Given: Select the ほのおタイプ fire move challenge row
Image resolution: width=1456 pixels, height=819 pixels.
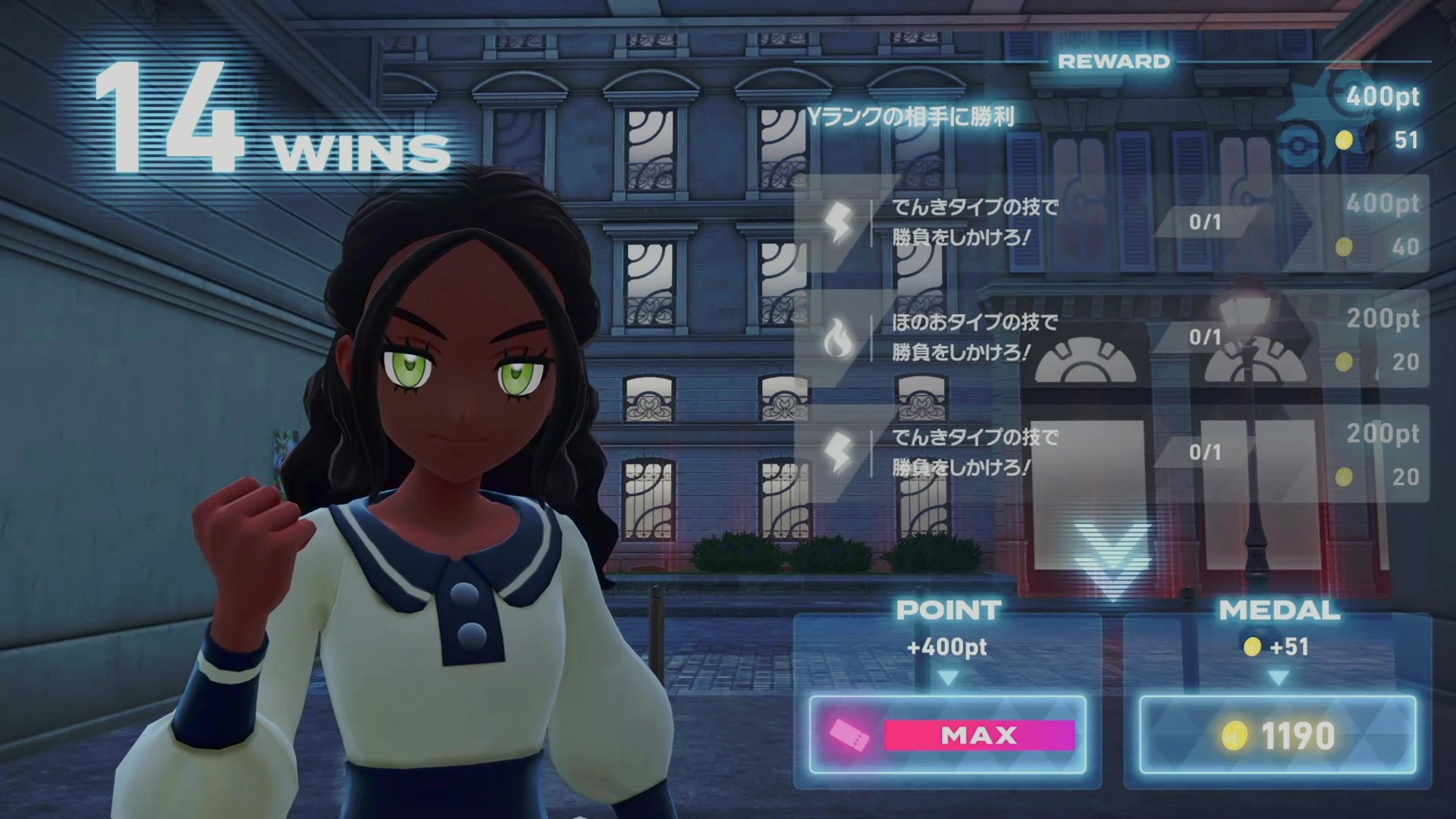Looking at the screenshot, I should [x=1111, y=338].
